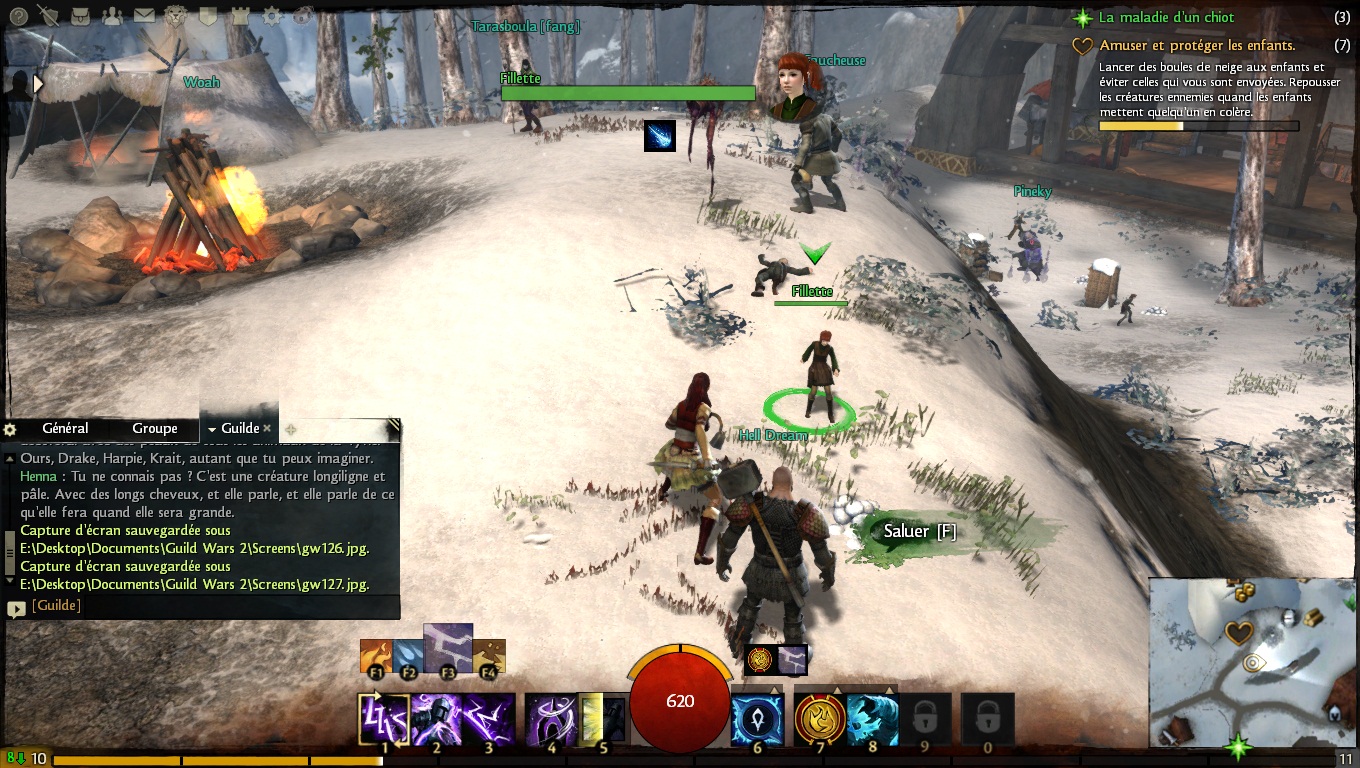Switch to the Général chat tab
This screenshot has width=1360, height=768.
coord(65,429)
